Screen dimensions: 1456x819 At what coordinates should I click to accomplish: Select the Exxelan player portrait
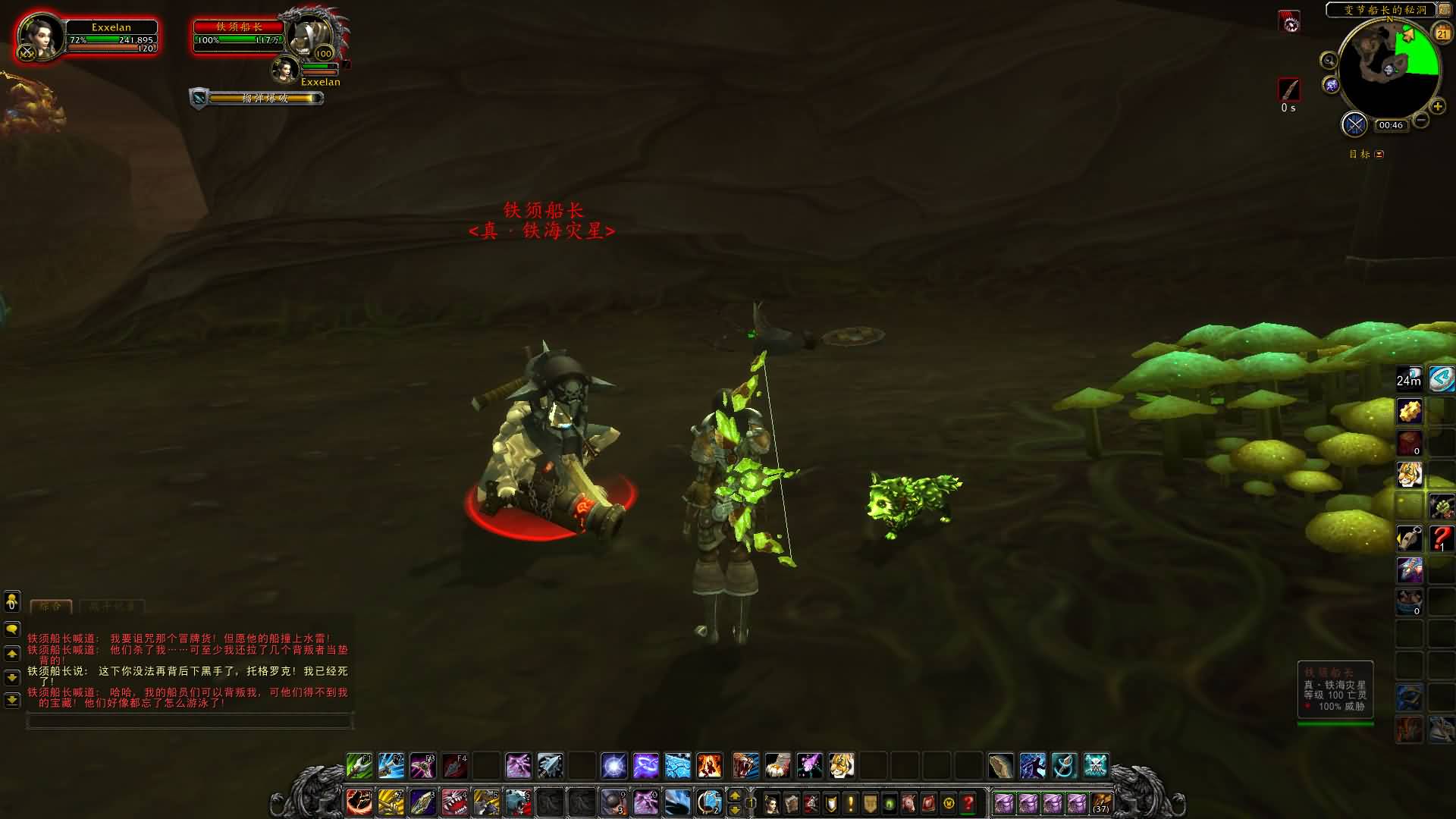click(x=39, y=36)
